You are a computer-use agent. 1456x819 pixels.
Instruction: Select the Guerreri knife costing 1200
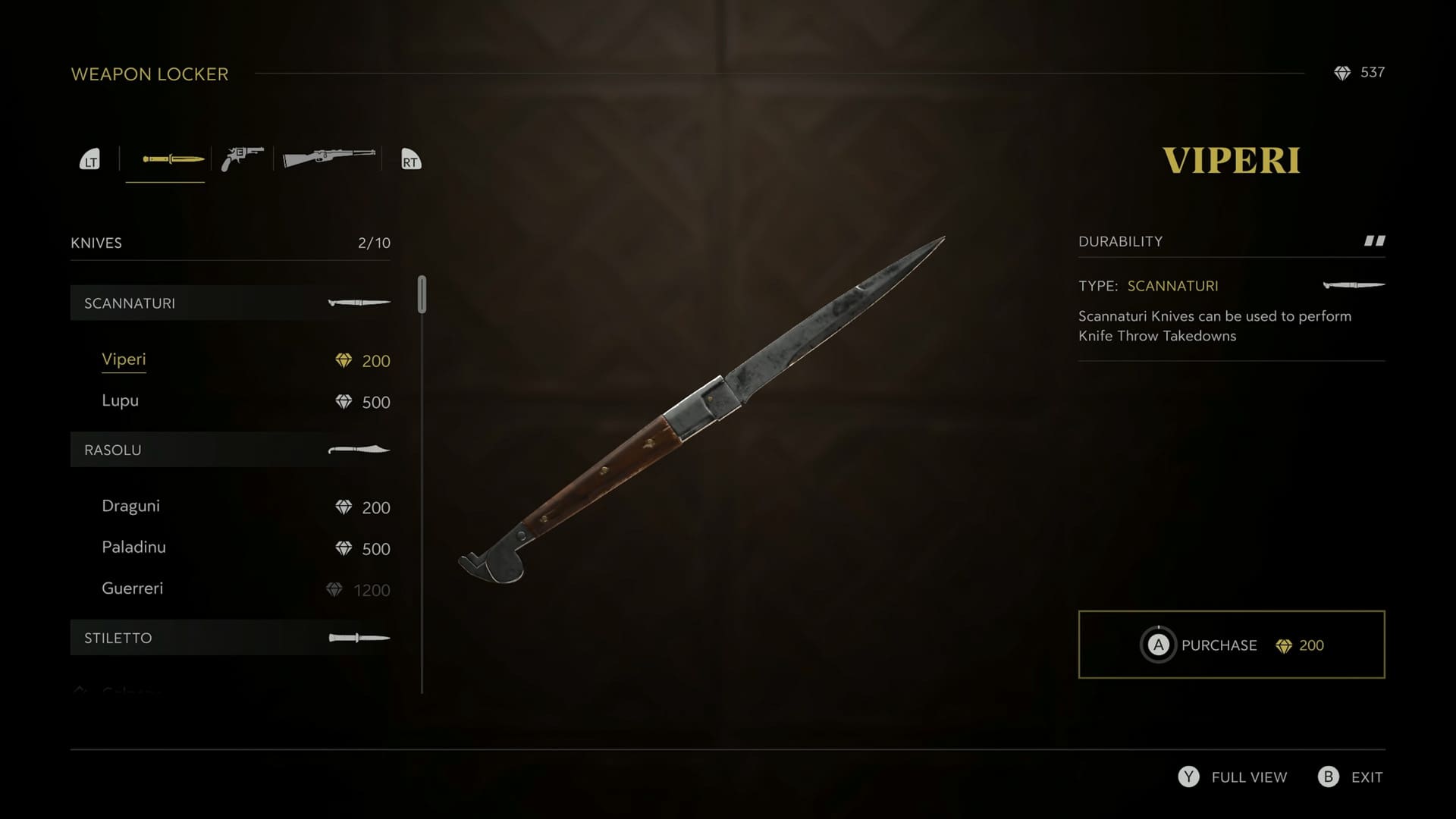point(133,588)
